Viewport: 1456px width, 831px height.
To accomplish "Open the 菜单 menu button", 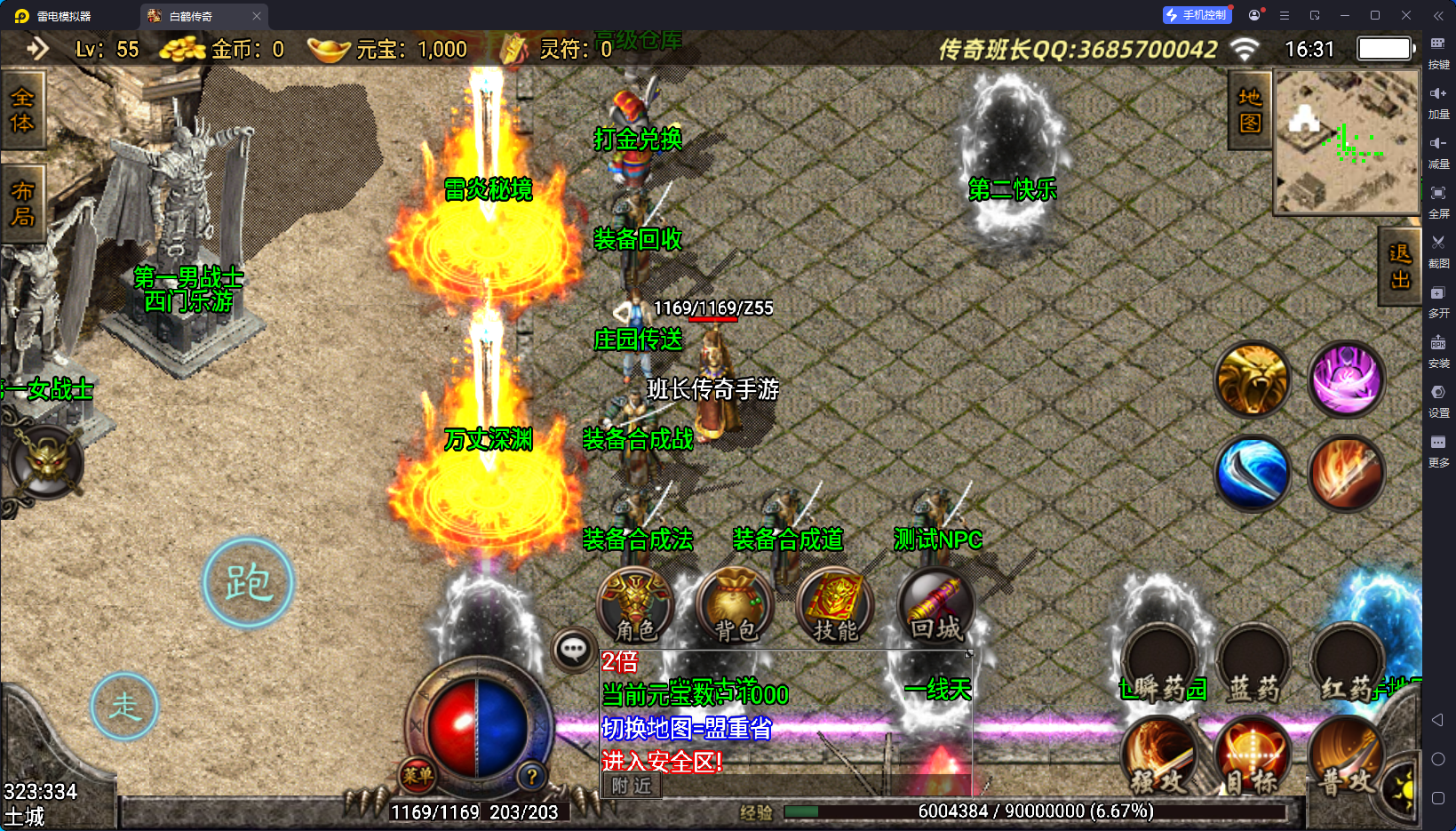I will coord(418,775).
